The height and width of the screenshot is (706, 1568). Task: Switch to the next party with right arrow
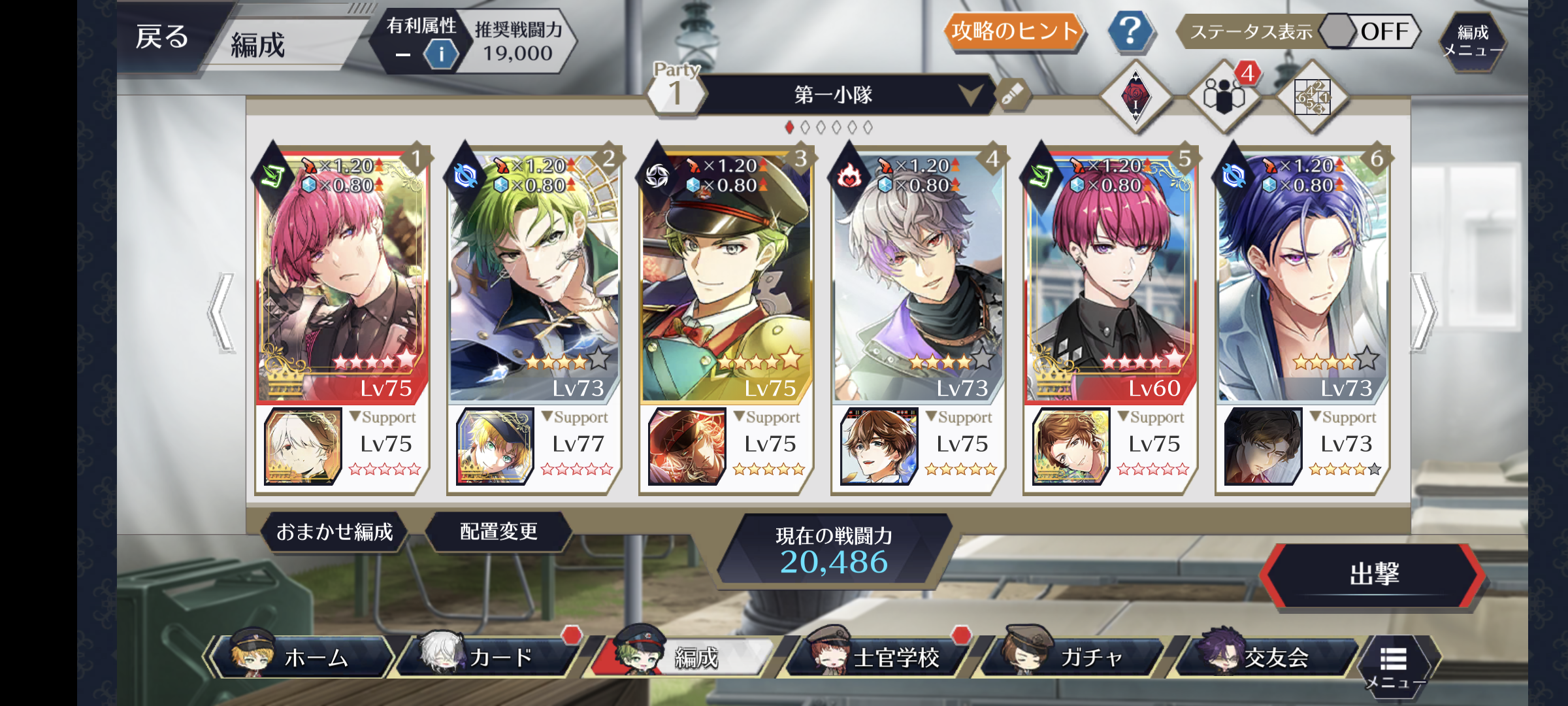tap(1424, 312)
